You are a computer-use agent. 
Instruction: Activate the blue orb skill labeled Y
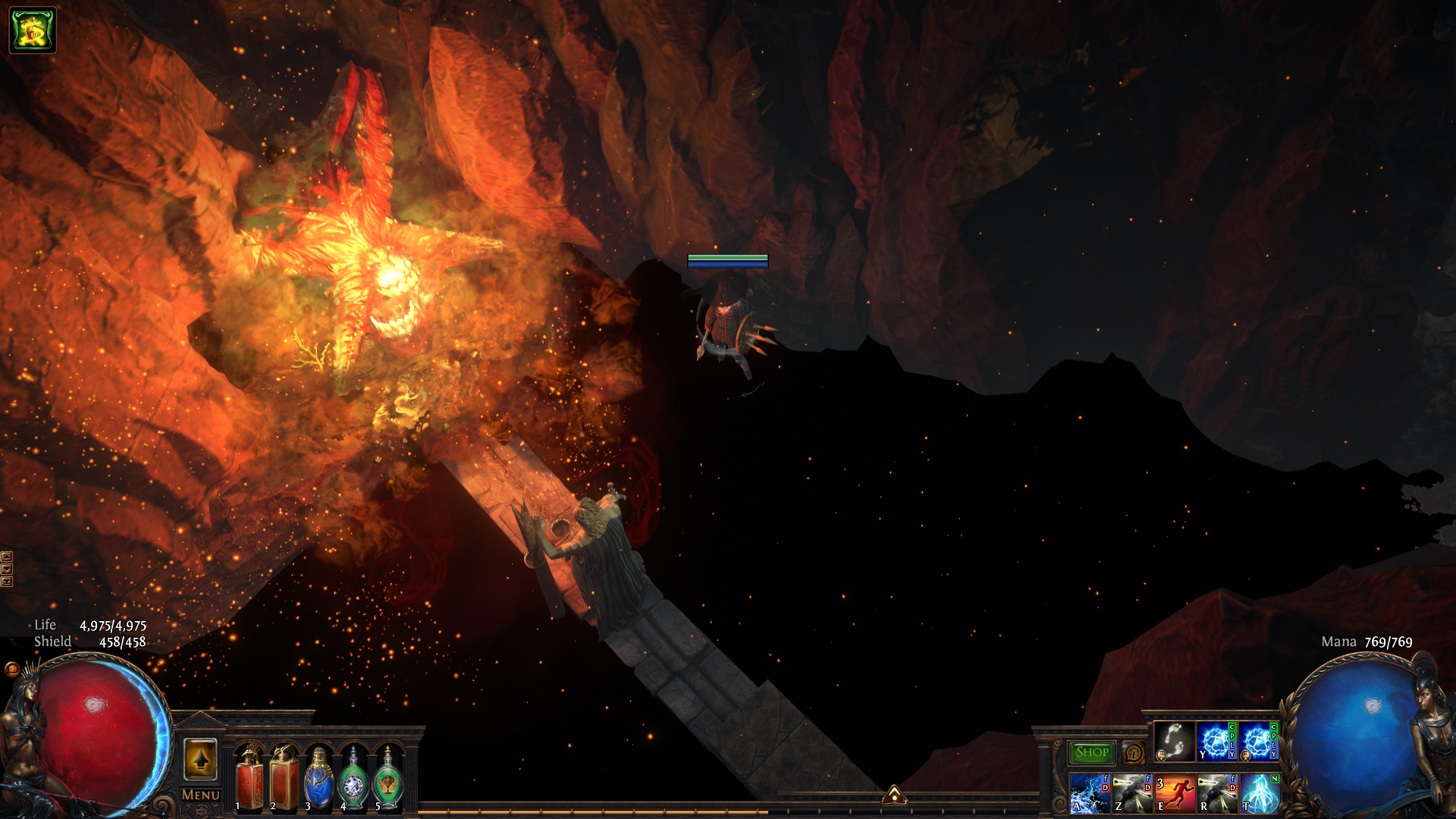point(1216,741)
